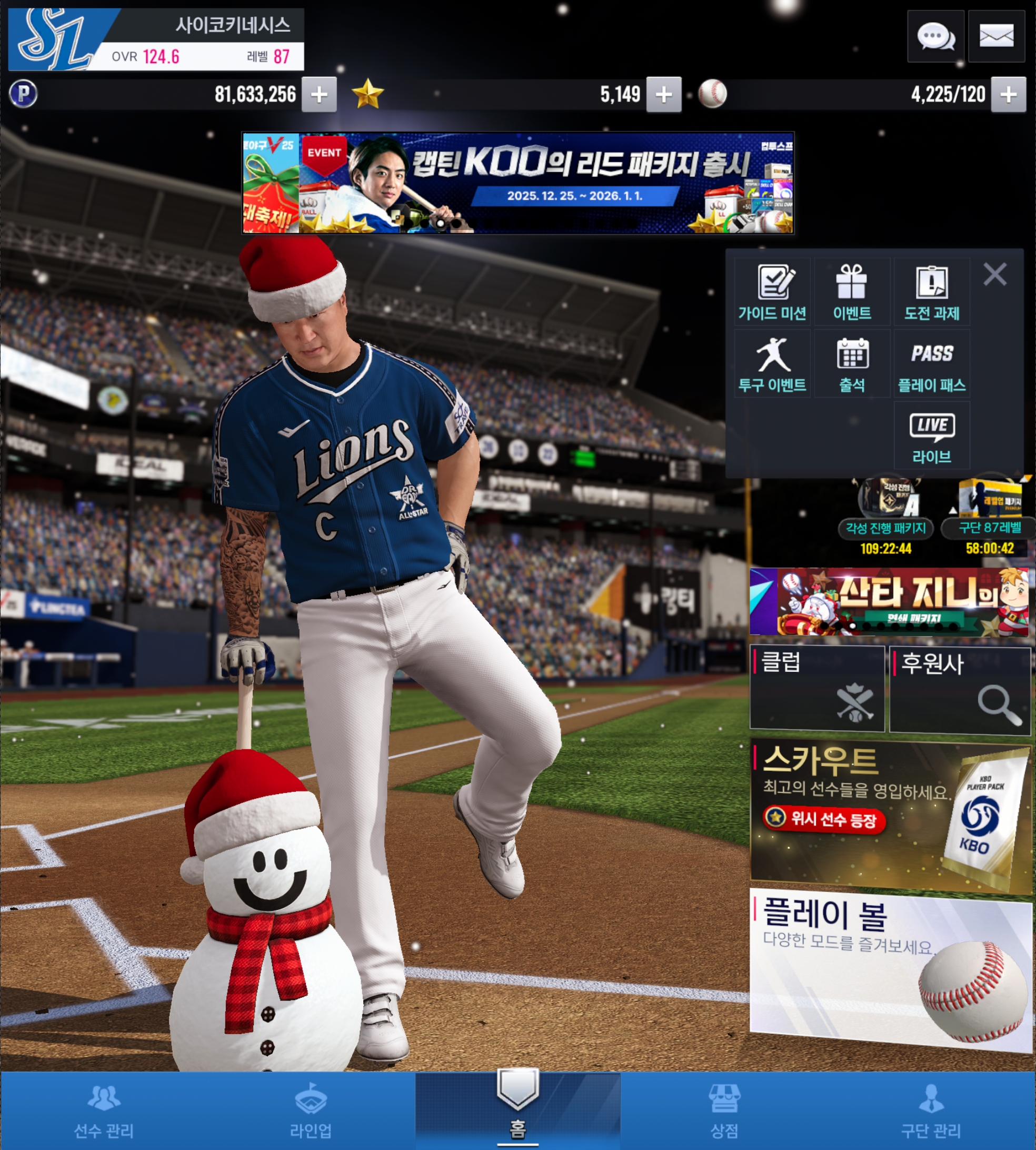Open the chat speech bubble icon
The width and height of the screenshot is (1036, 1150).
pyautogui.click(x=935, y=36)
